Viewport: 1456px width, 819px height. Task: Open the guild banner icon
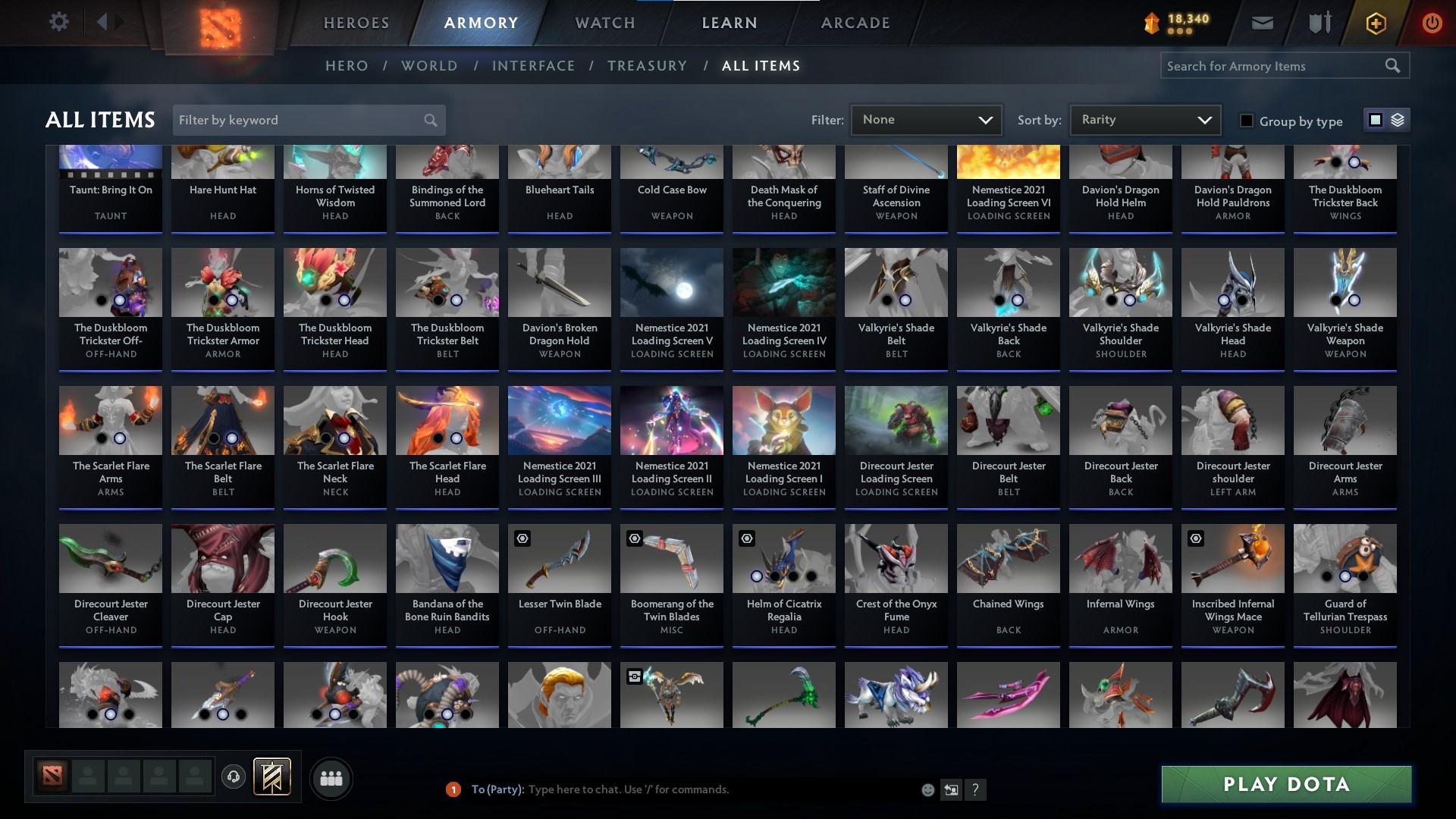pyautogui.click(x=271, y=777)
